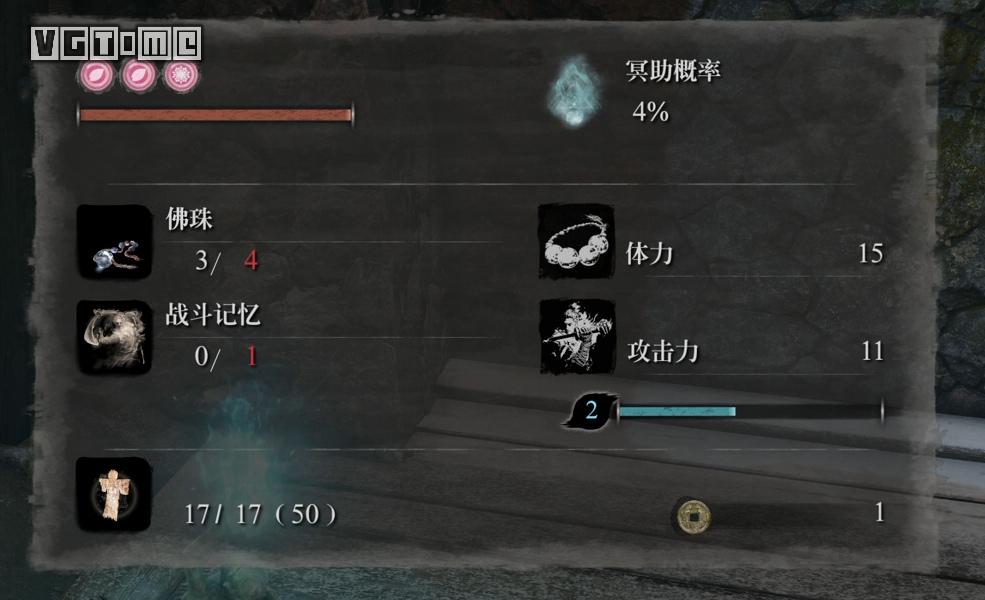This screenshot has width=985, height=600.
Task: Click the Spirit Emblem paper doll icon
Action: pyautogui.click(x=114, y=494)
